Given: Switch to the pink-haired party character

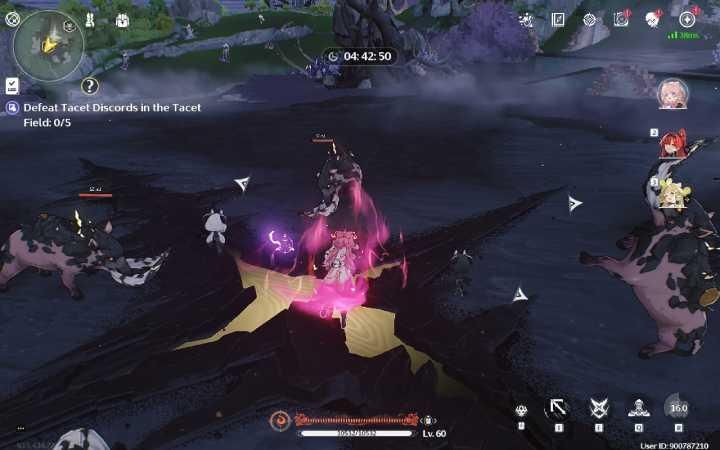Looking at the screenshot, I should click(x=672, y=93).
